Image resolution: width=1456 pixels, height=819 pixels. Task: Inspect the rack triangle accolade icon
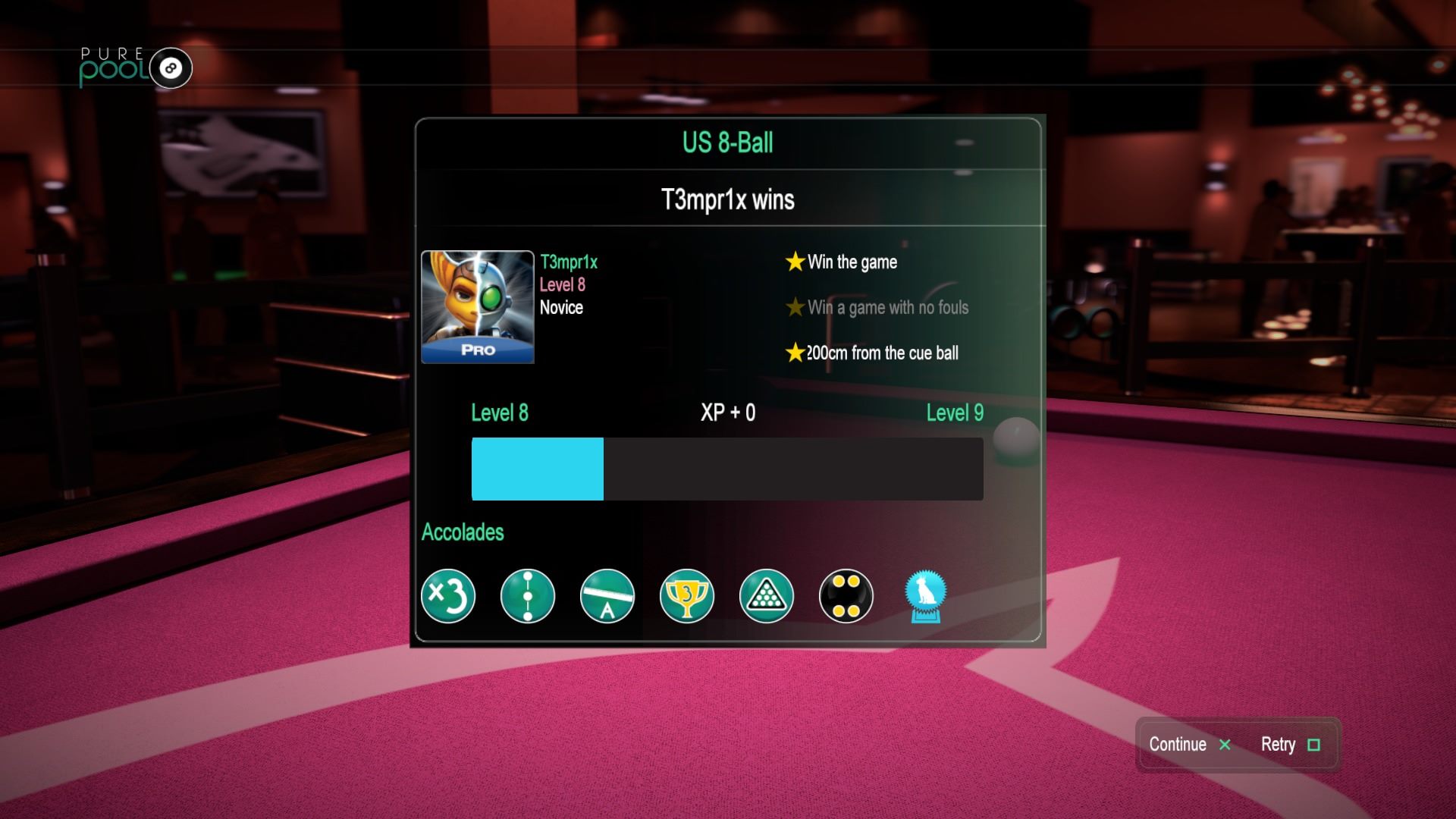click(767, 597)
